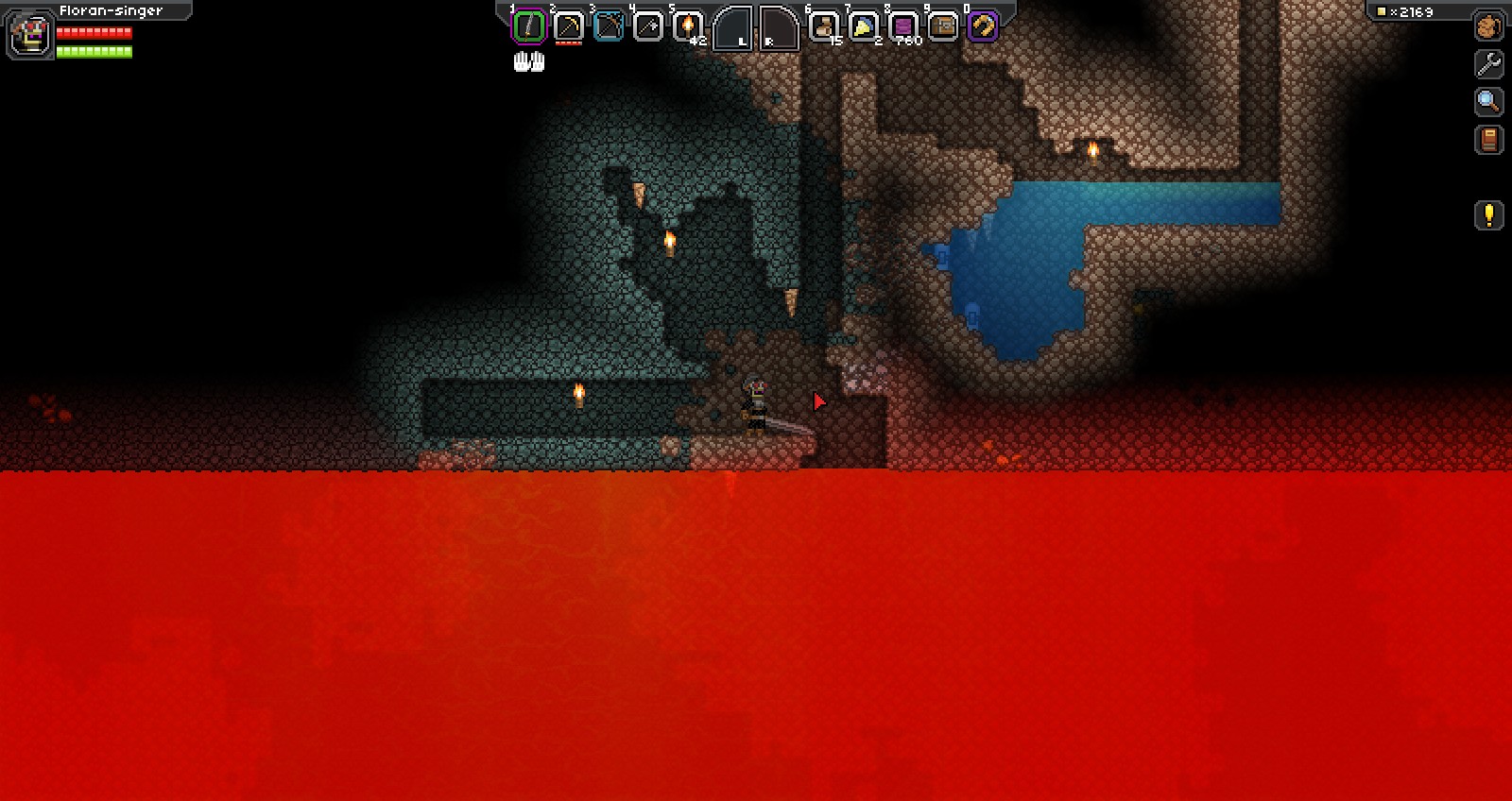
Task: Click Floran-singer's character portrait
Action: 28,34
